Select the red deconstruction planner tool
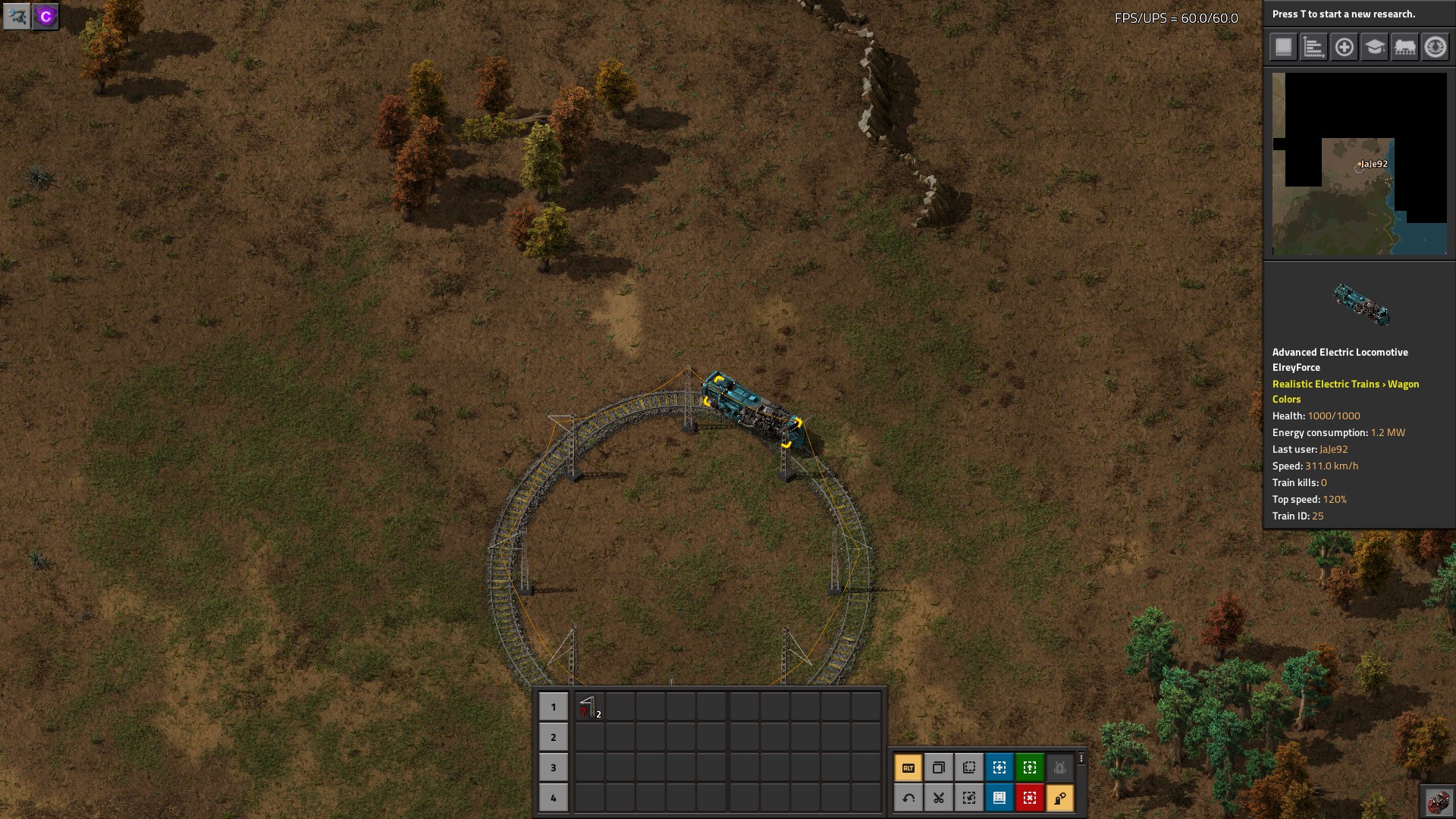Screen dimensions: 1456x819 click(1029, 798)
